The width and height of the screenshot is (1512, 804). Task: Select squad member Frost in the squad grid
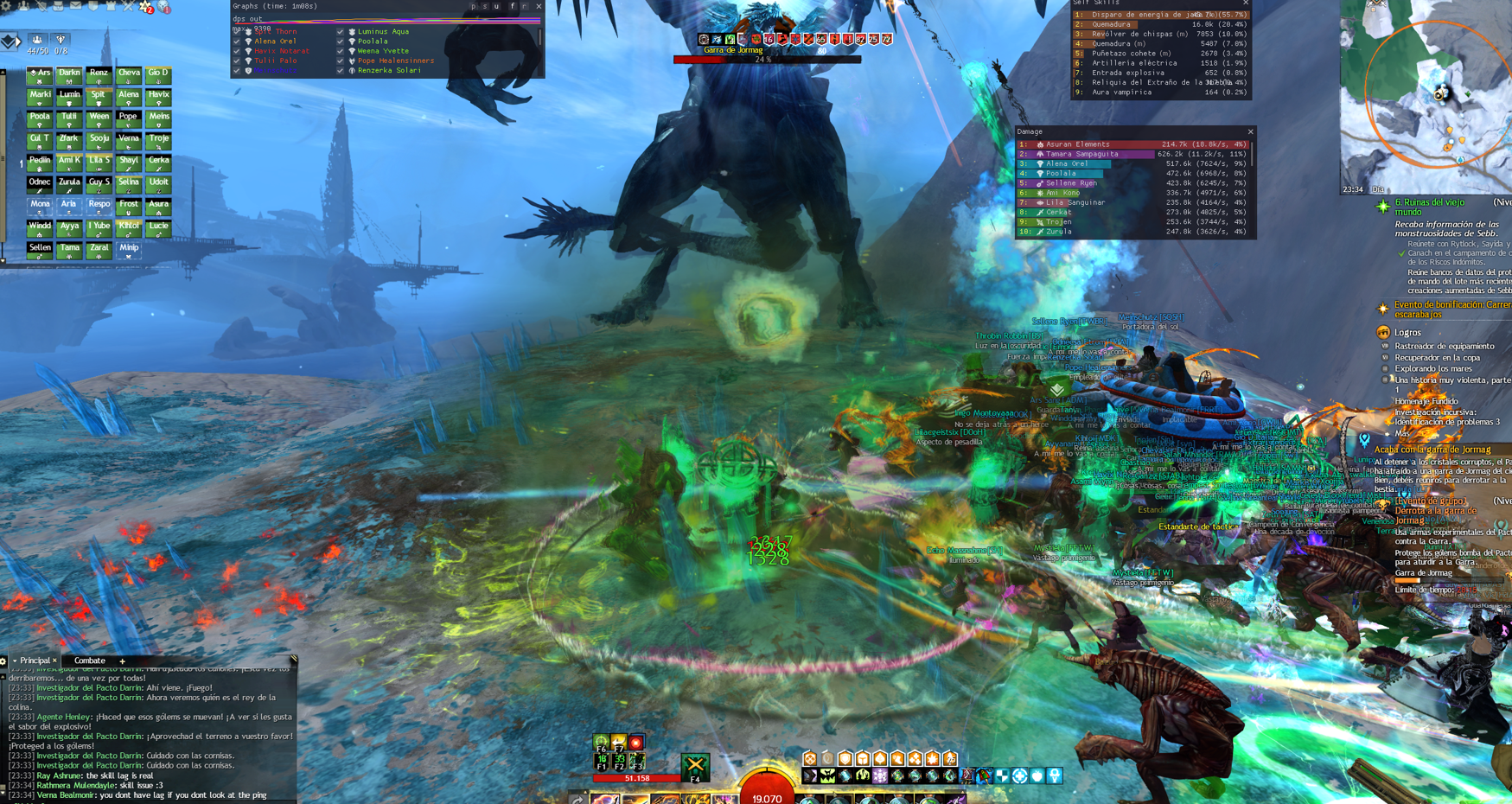coord(129,207)
